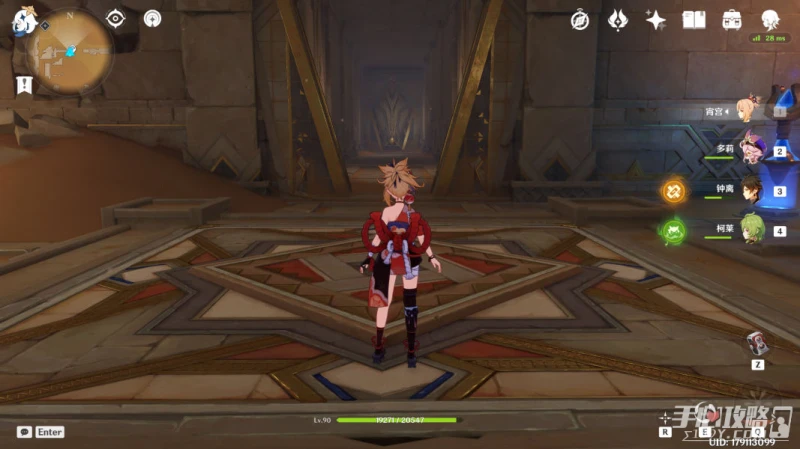This screenshot has height=449, width=800.
Task: Switch to party member 钟离
Action: 752,189
